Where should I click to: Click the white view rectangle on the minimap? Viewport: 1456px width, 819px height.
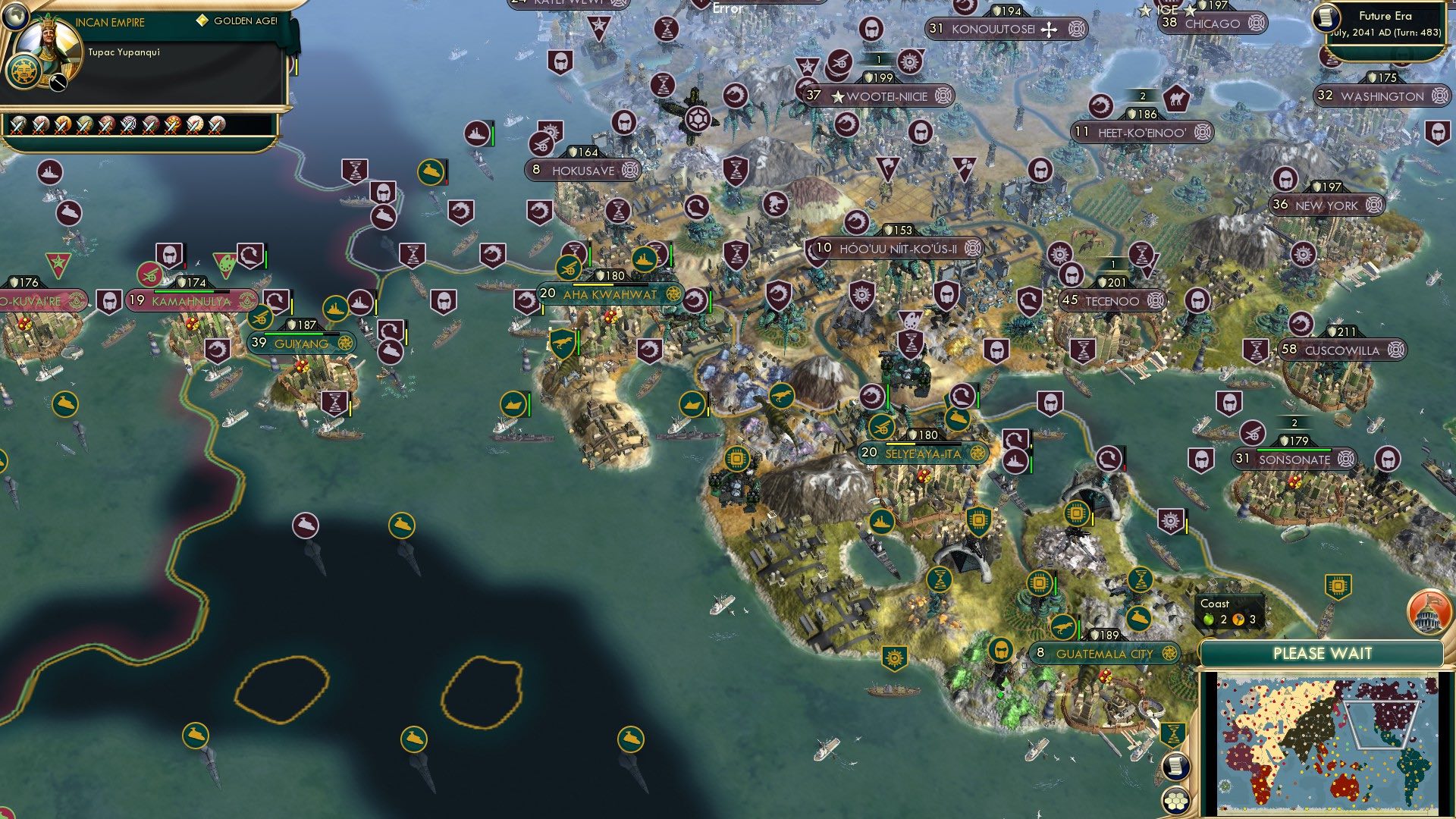pyautogui.click(x=1382, y=725)
